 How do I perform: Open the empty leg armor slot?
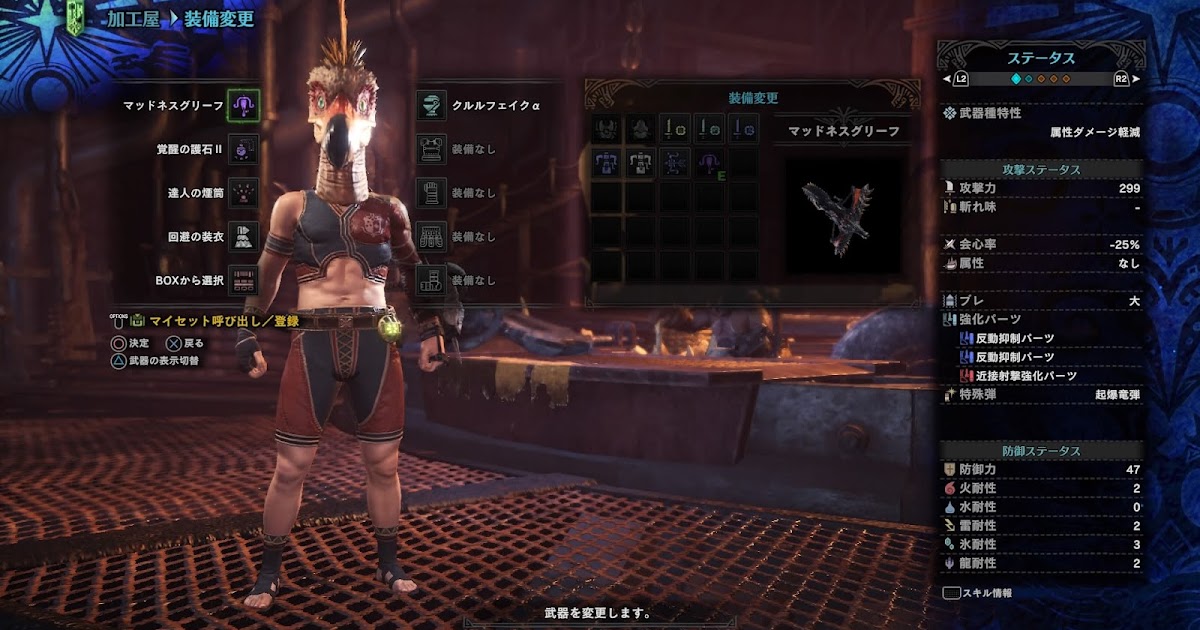[431, 280]
